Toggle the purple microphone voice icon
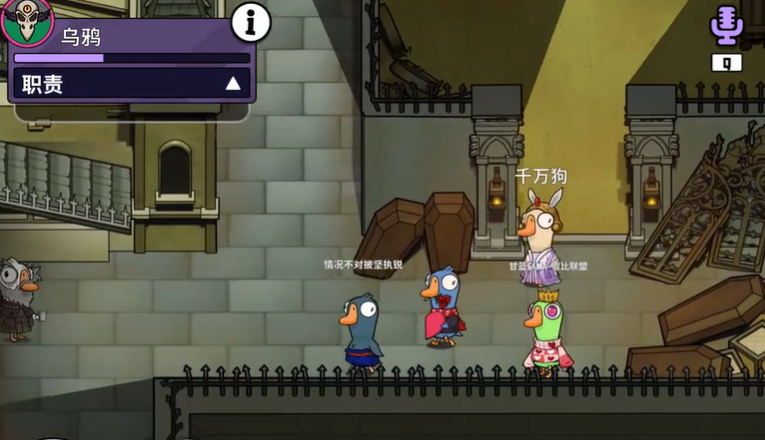This screenshot has width=765, height=440. [x=726, y=26]
